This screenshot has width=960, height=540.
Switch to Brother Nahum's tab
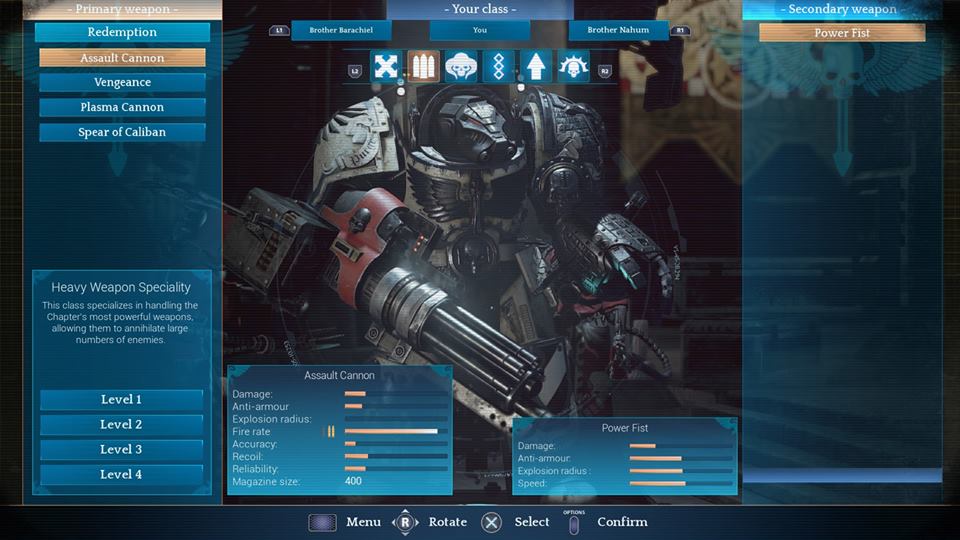(x=617, y=31)
